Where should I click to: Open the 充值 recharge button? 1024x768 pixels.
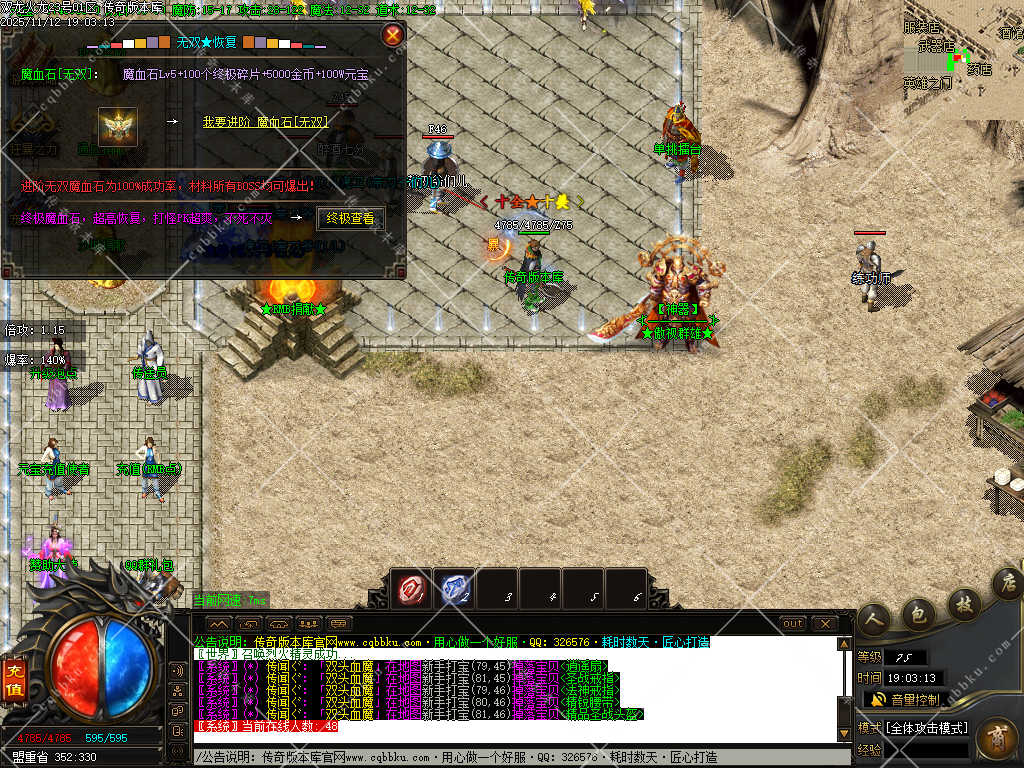(13, 677)
